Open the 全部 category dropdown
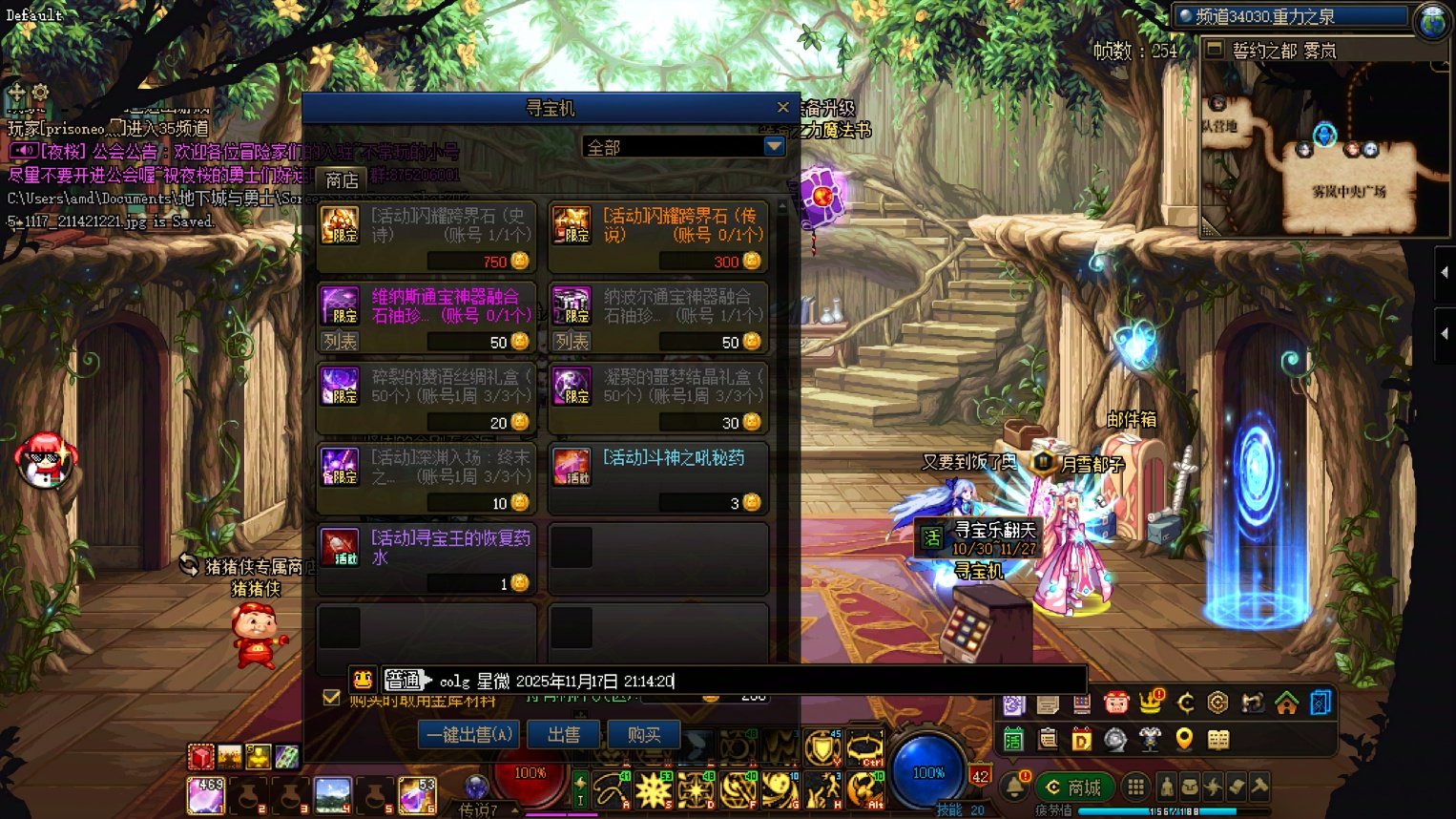Screen dimensions: 1456x819 tap(774, 147)
